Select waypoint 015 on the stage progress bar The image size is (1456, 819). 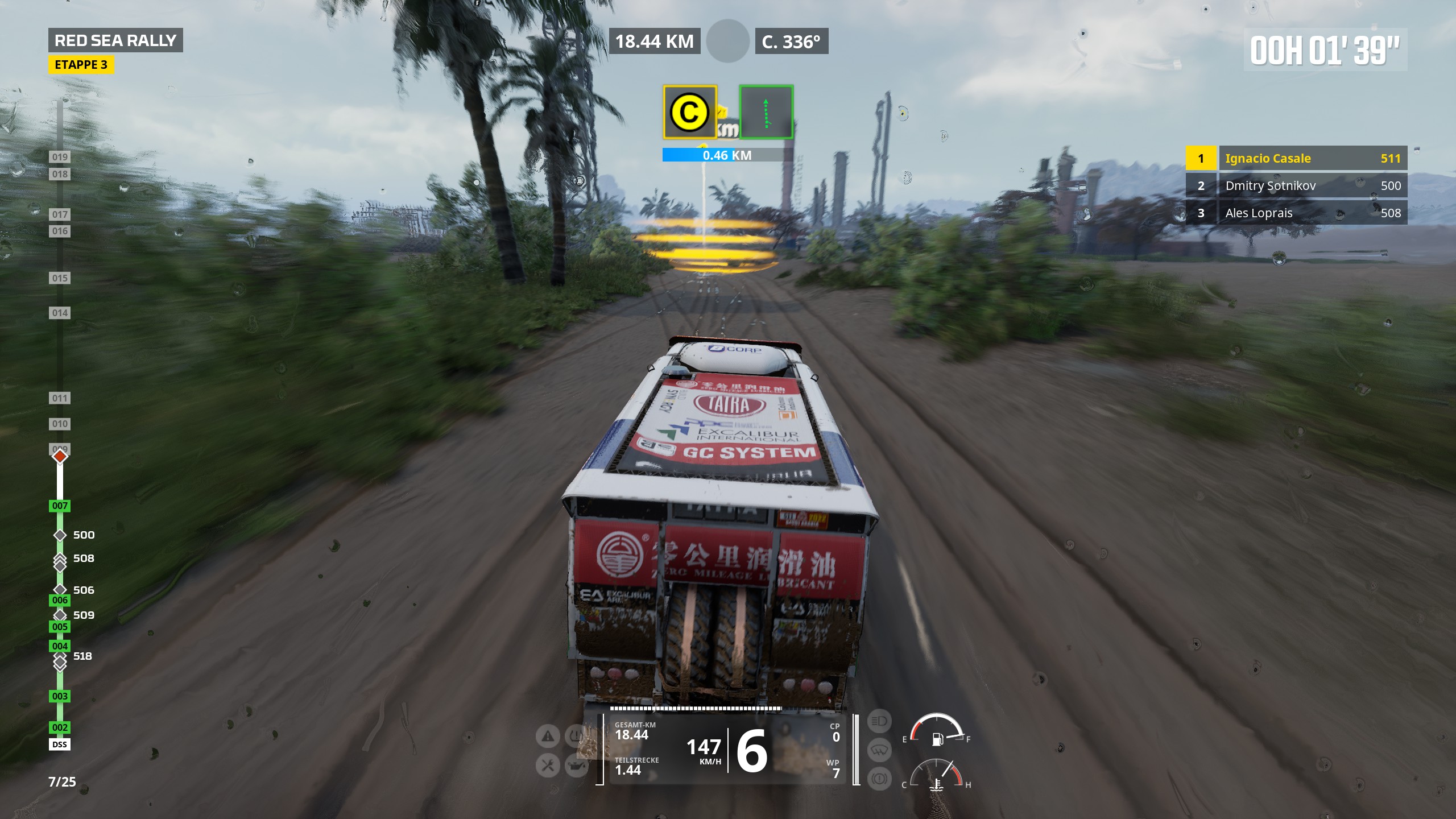[60, 278]
